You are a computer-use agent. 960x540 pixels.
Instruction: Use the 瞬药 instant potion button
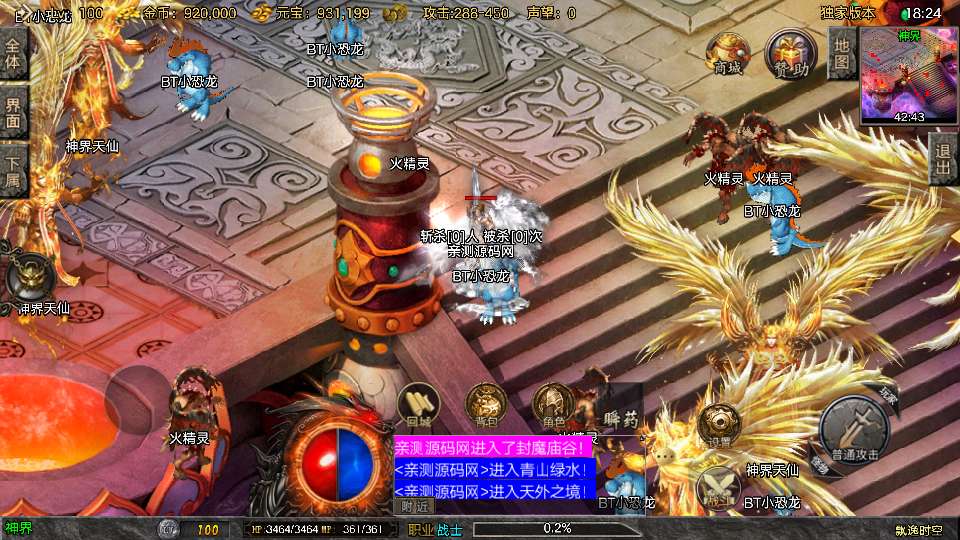click(x=620, y=410)
